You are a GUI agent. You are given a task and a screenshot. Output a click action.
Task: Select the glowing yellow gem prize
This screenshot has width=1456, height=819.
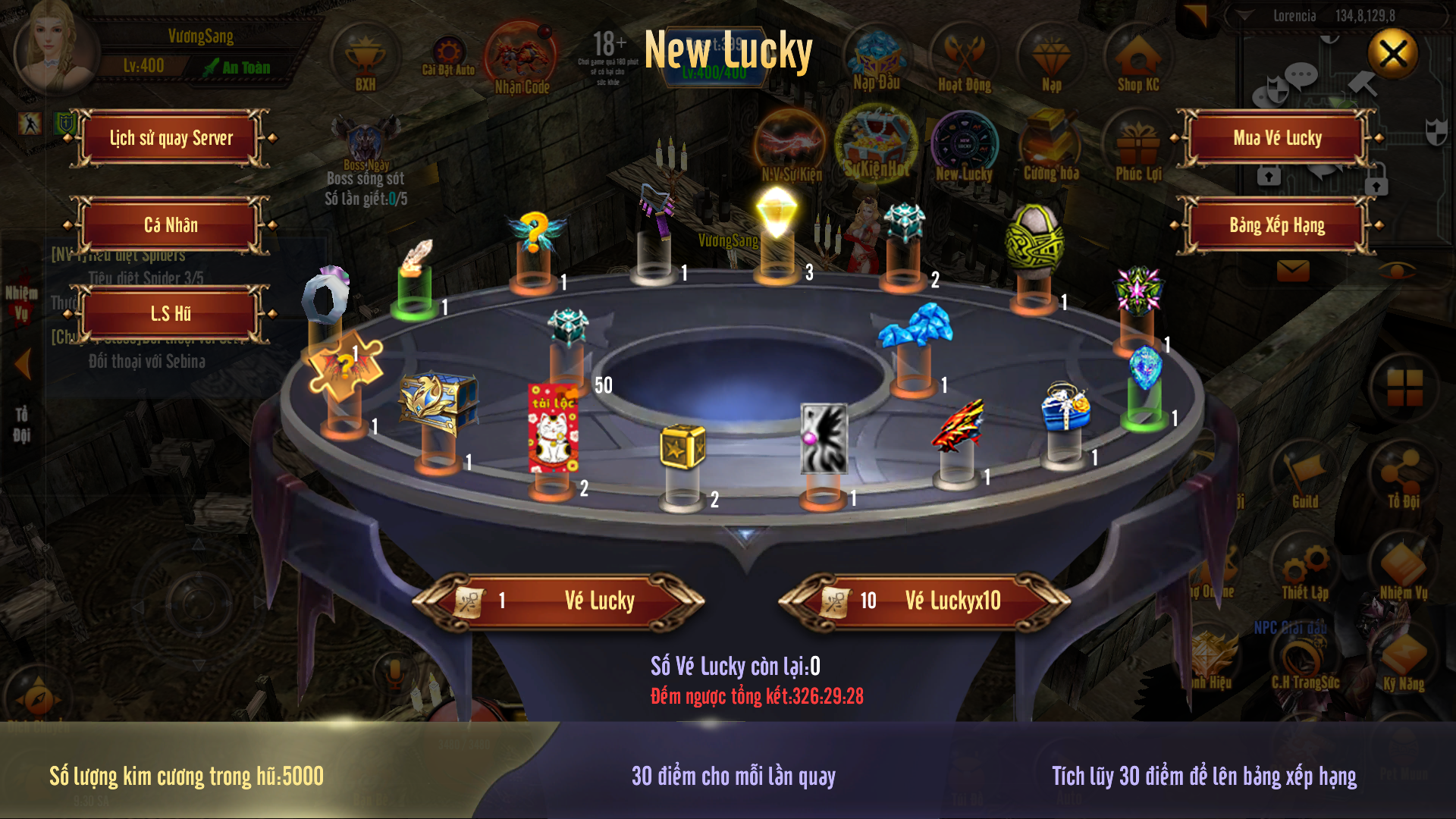click(x=777, y=211)
